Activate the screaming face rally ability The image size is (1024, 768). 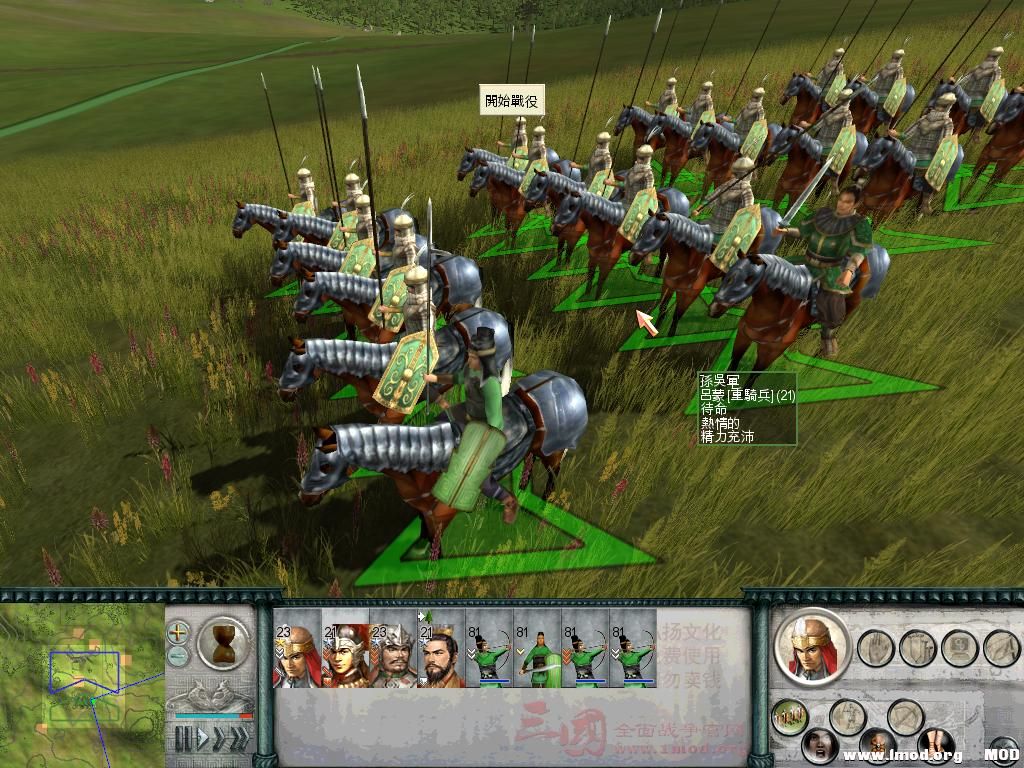[820, 745]
